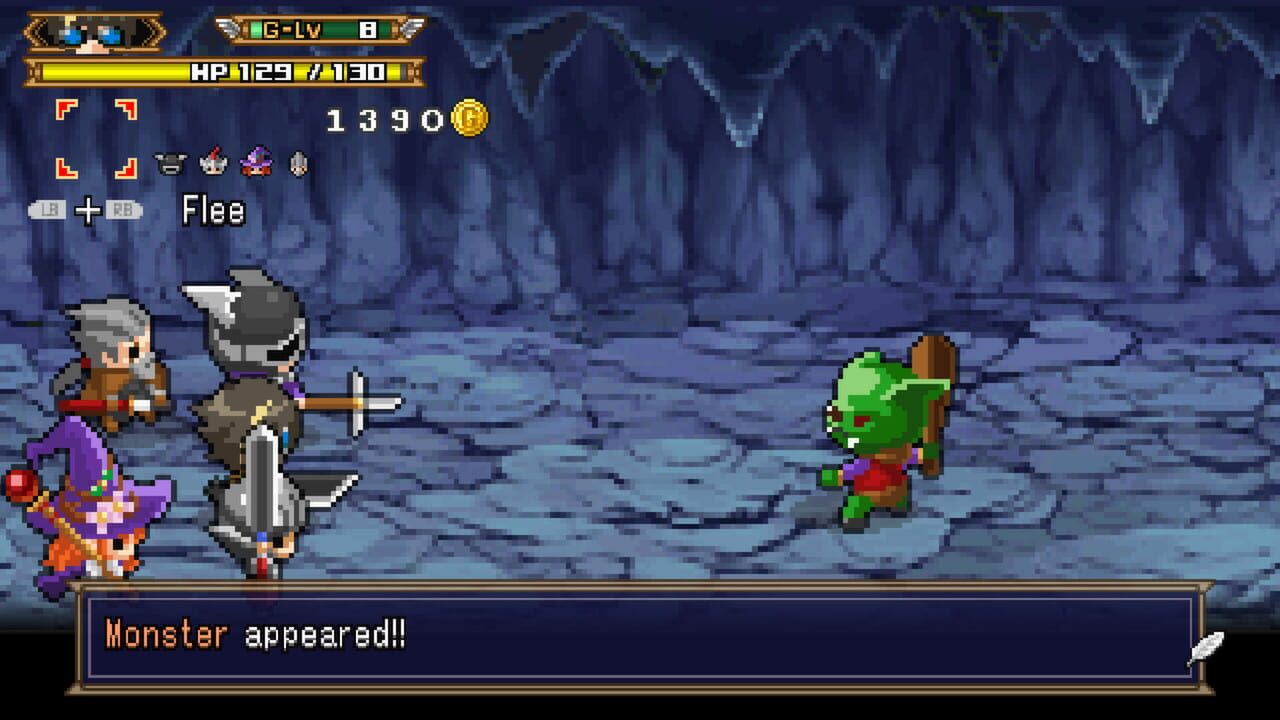Viewport: 1280px width, 720px height.
Task: Select the gray armored party member icon
Action: click(x=297, y=164)
